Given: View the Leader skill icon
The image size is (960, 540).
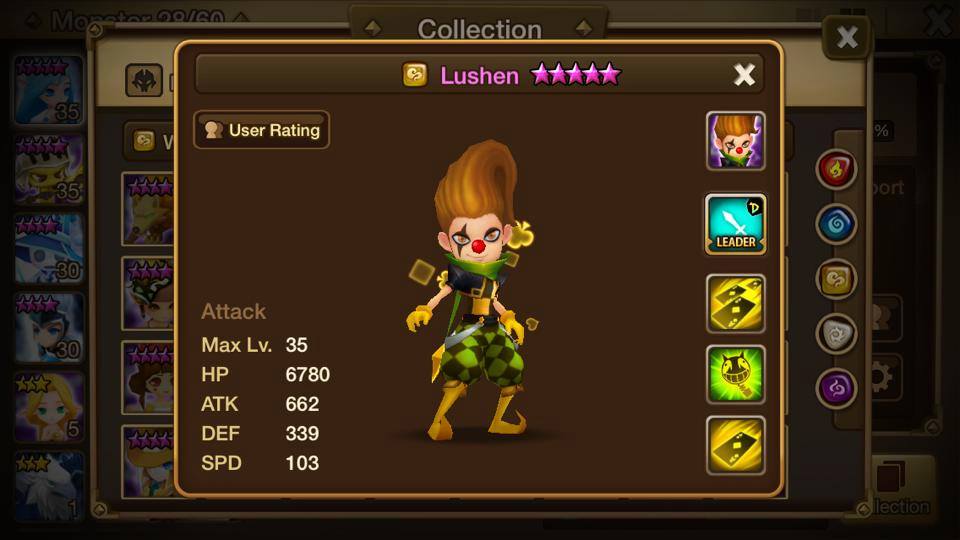Looking at the screenshot, I should coord(736,223).
